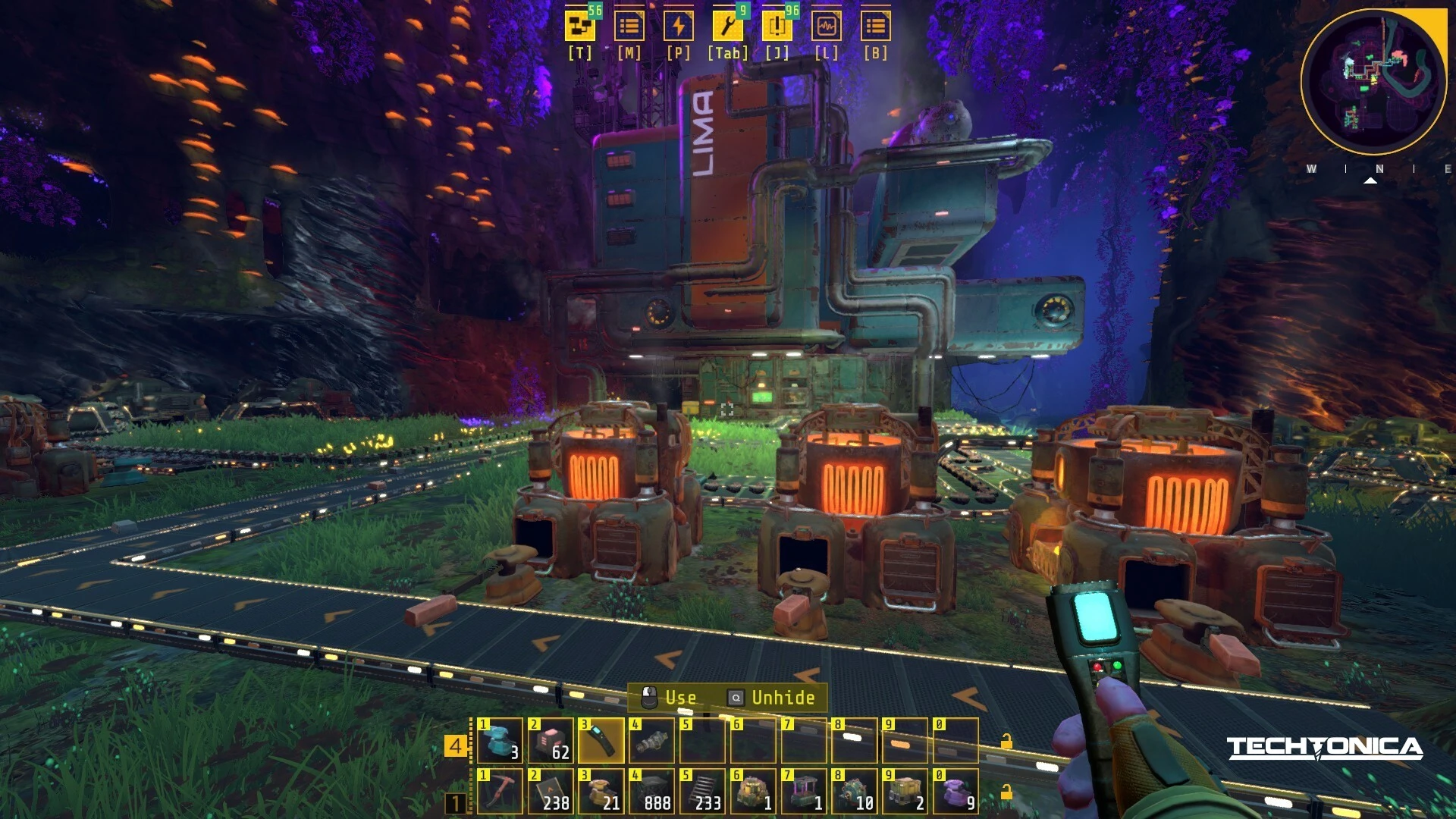Open the lightning bolt power panel
1456x819 pixels.
(x=678, y=27)
